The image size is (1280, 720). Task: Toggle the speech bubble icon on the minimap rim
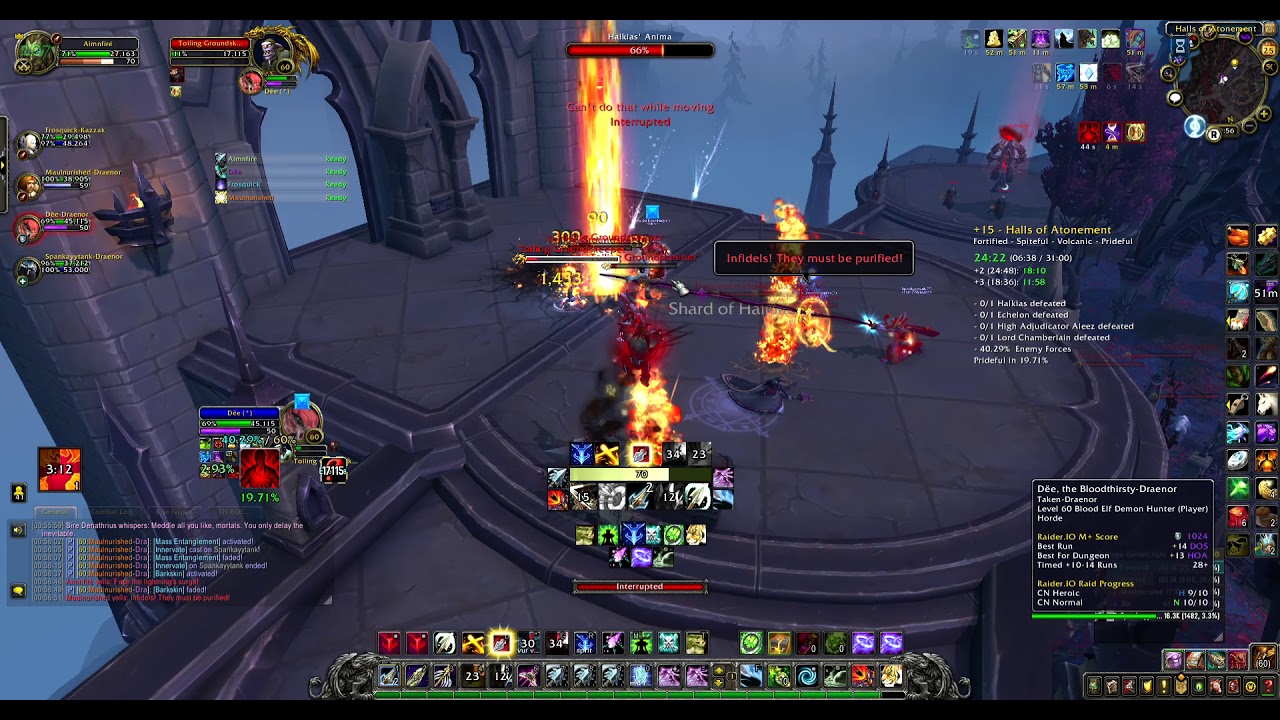[1174, 98]
